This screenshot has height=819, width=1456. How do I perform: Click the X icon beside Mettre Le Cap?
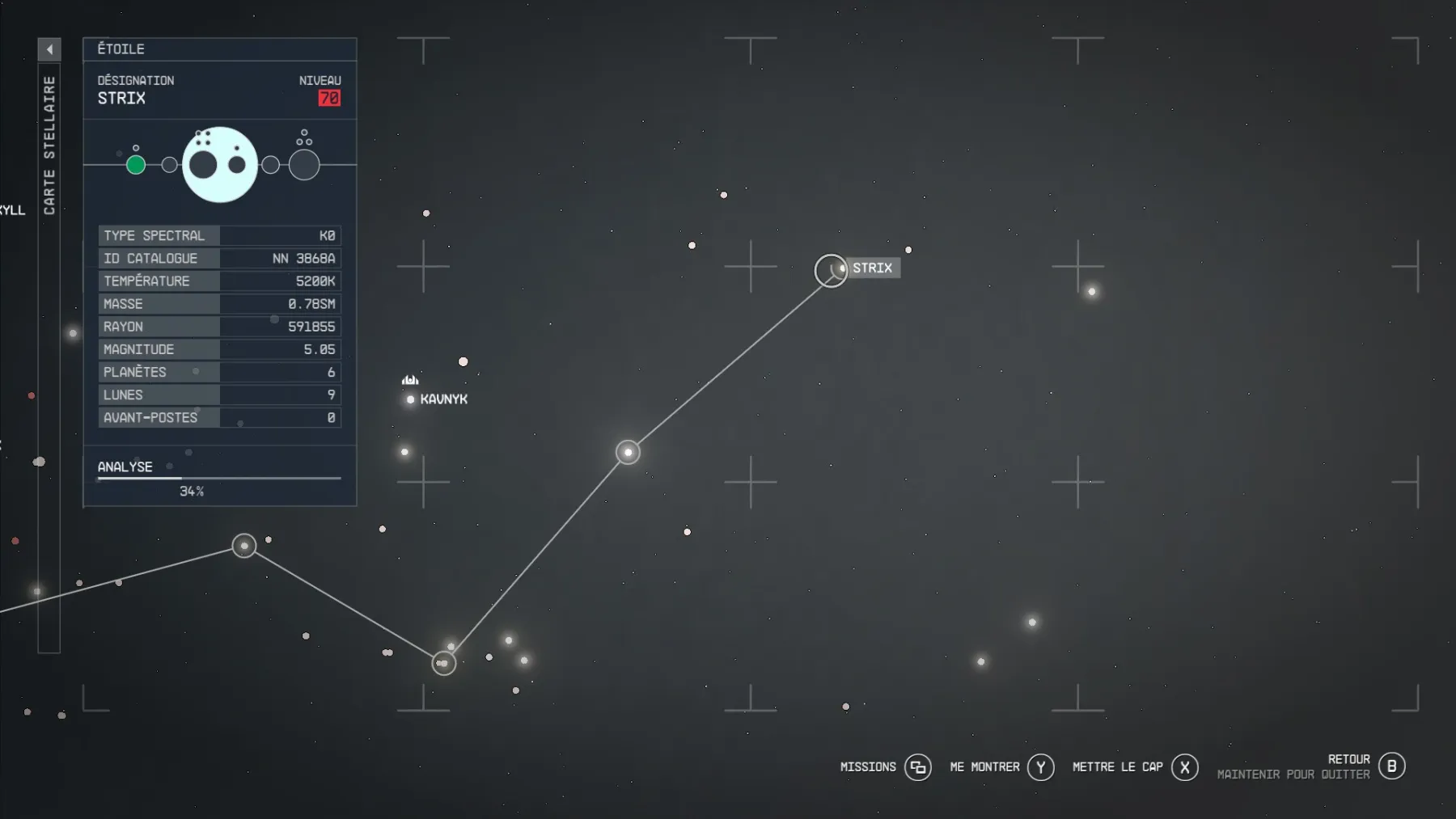(x=1184, y=766)
